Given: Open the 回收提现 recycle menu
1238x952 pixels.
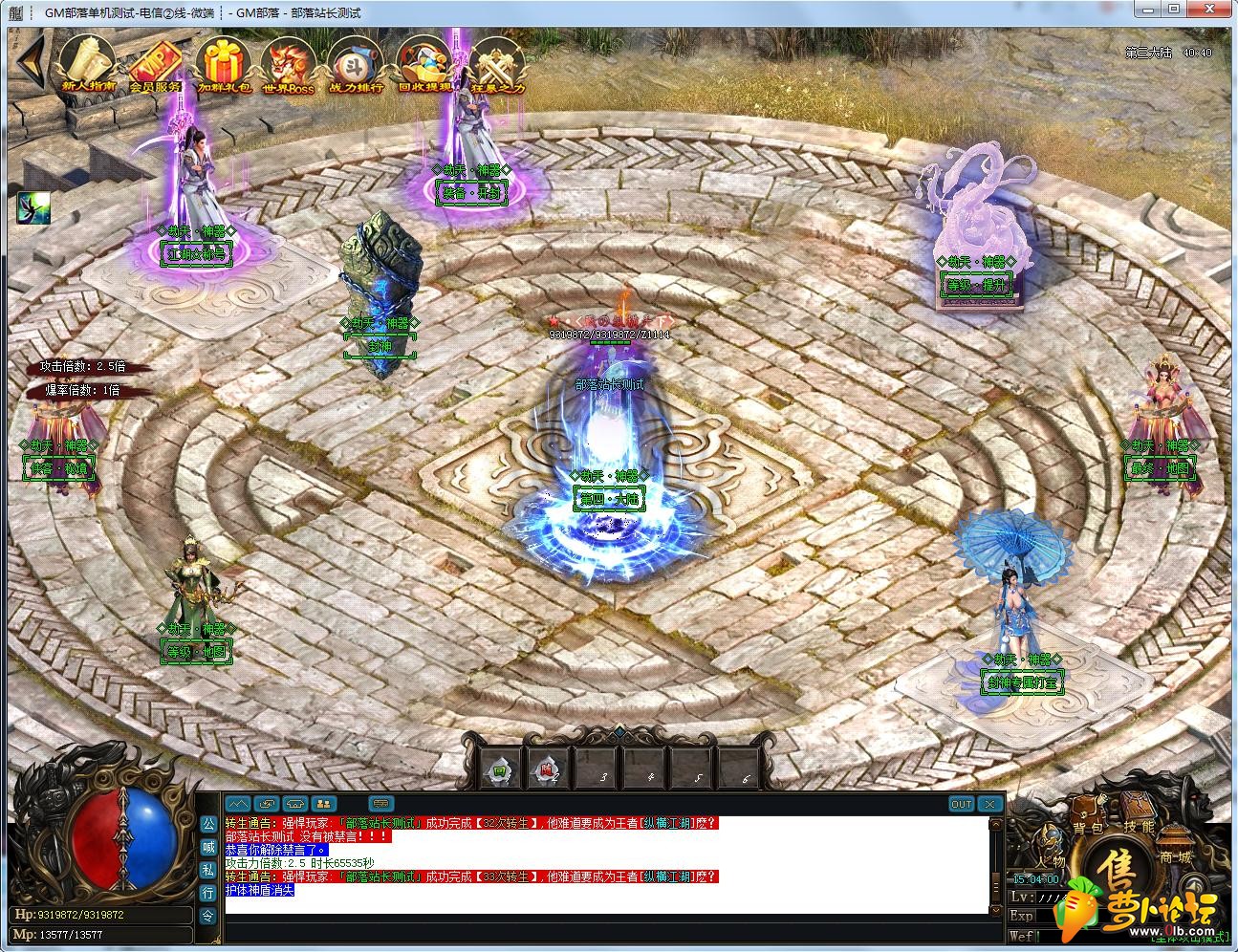Looking at the screenshot, I should (424, 65).
